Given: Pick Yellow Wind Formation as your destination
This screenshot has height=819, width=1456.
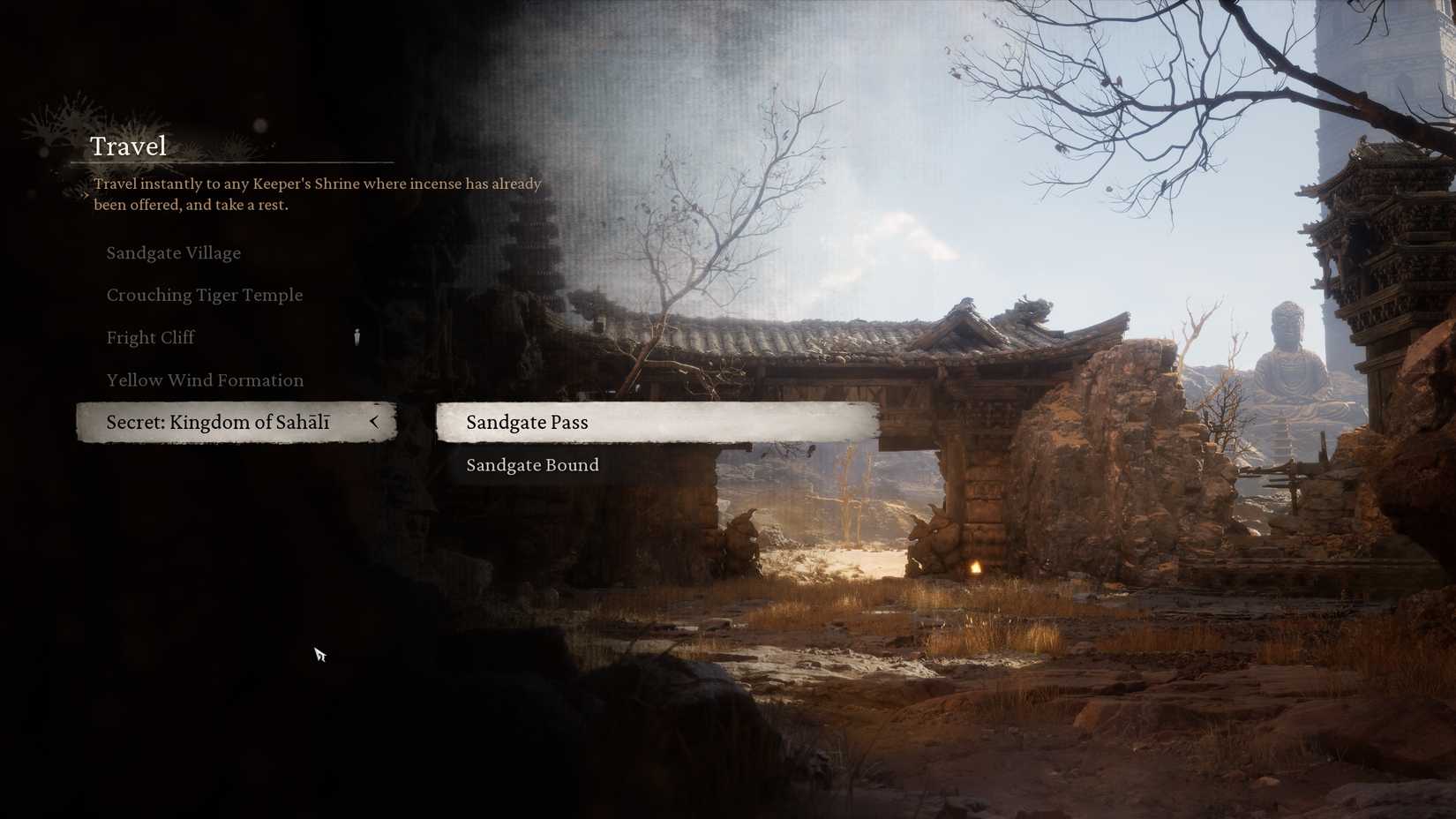Looking at the screenshot, I should coord(205,379).
